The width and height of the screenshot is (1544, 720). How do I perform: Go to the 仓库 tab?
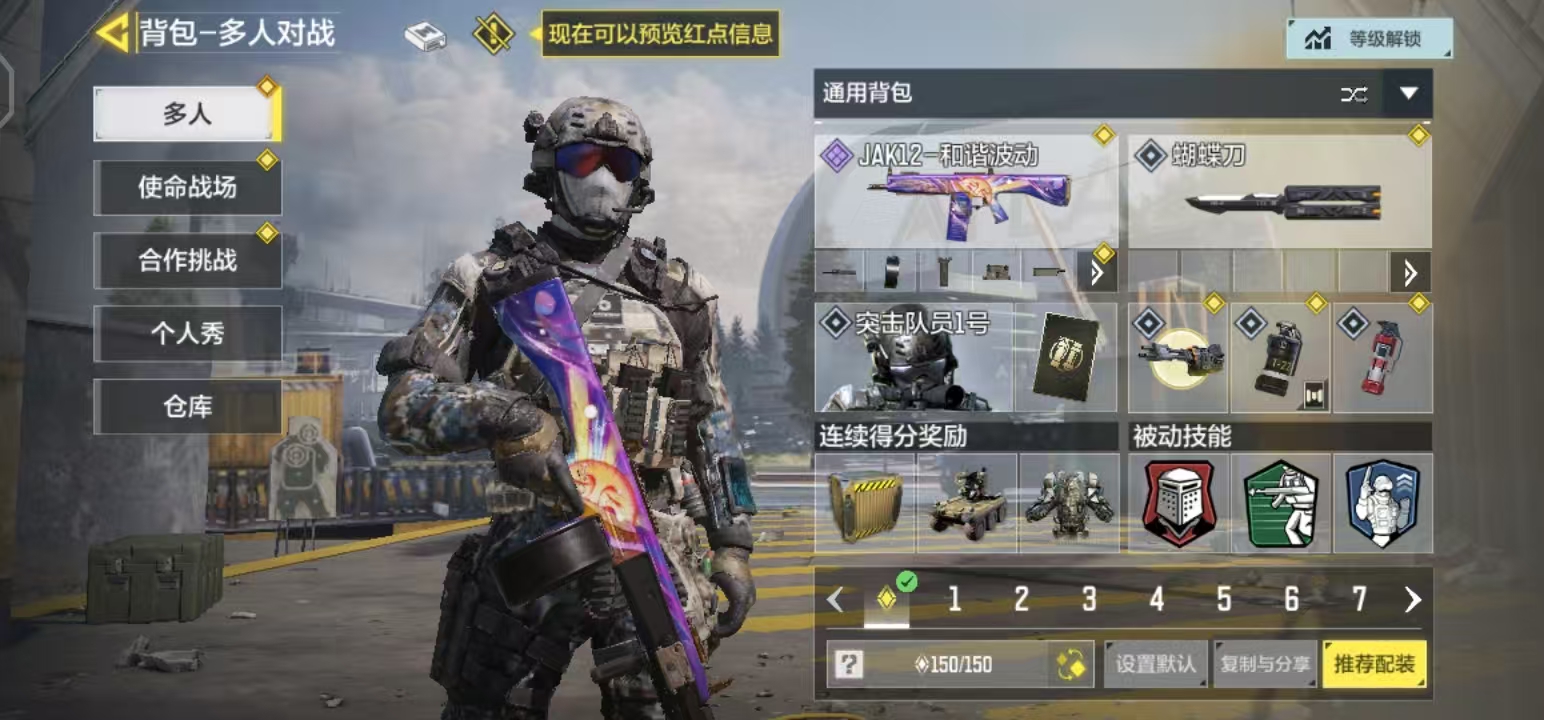[x=187, y=406]
